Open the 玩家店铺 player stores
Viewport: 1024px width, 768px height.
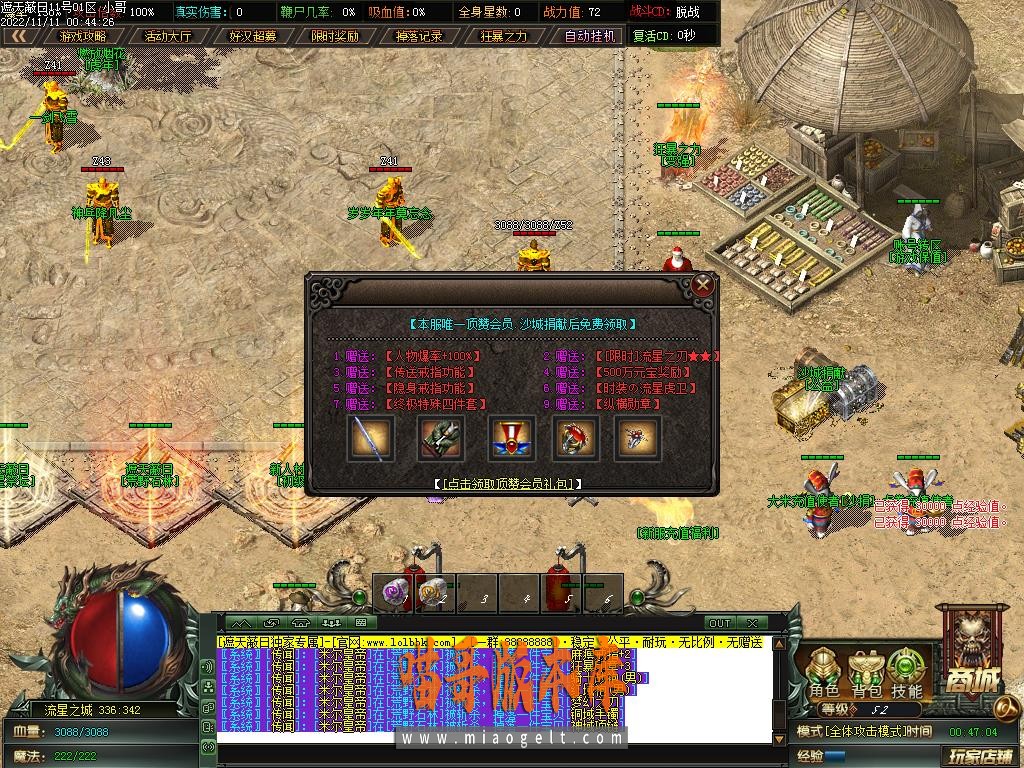[x=980, y=755]
